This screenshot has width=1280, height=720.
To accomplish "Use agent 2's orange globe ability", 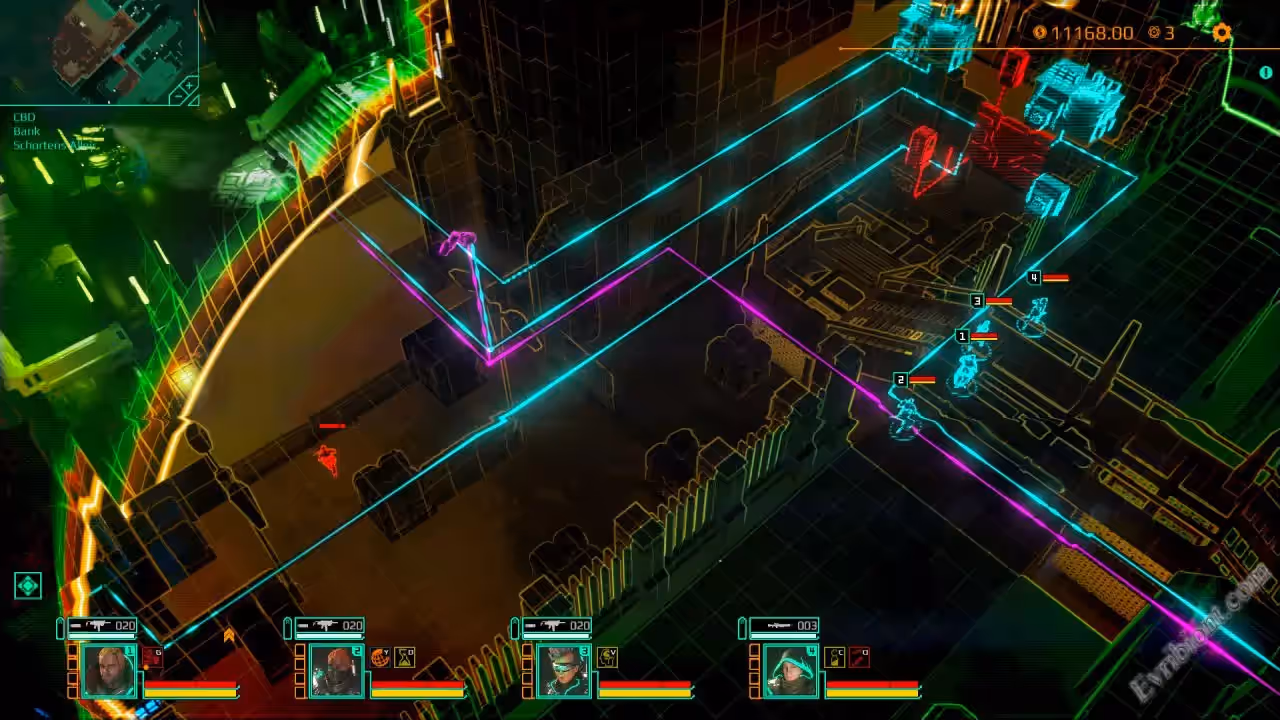I will [x=380, y=657].
